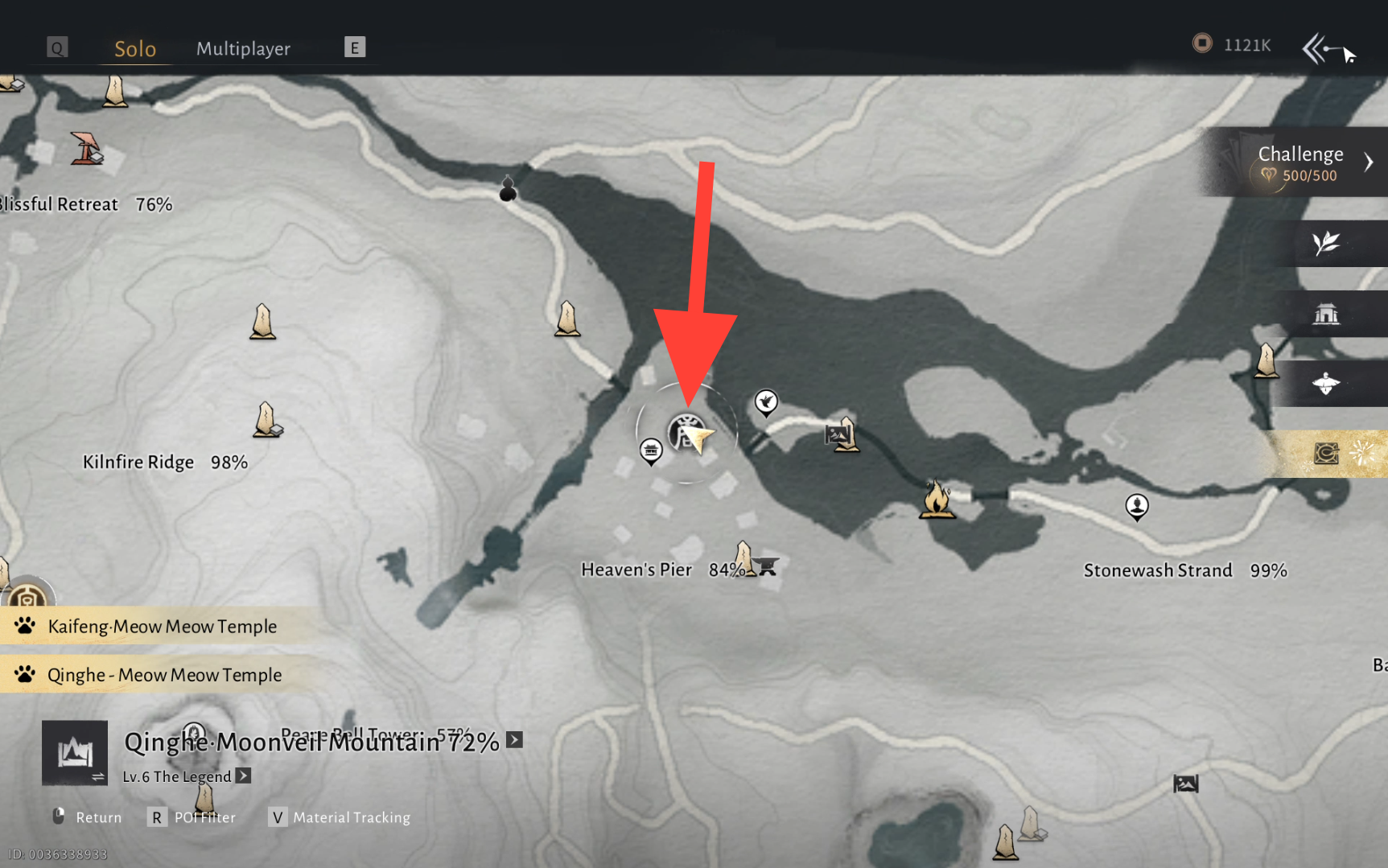1388x868 pixels.
Task: Click the bird pin marker
Action: (x=766, y=401)
